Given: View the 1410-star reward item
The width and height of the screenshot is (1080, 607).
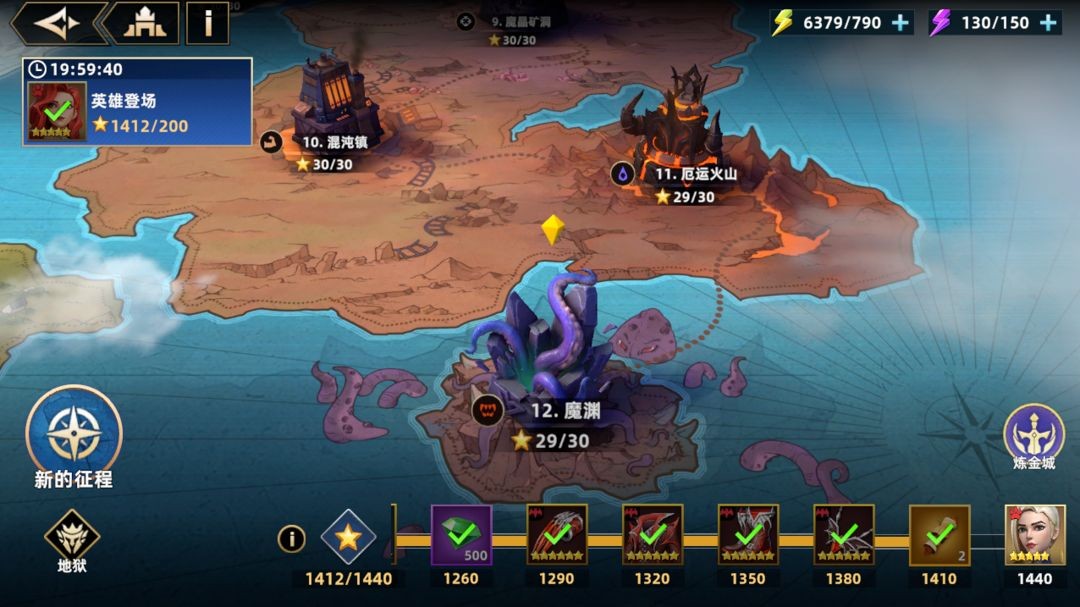Looking at the screenshot, I should click(x=939, y=535).
